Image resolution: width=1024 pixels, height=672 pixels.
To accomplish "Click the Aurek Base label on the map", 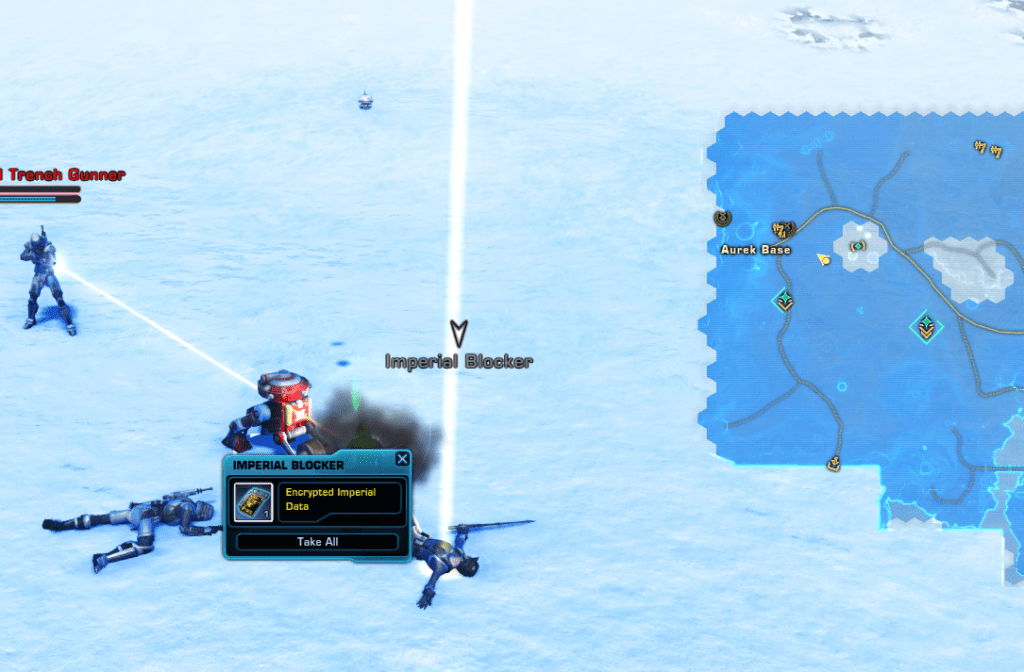I will pyautogui.click(x=756, y=250).
